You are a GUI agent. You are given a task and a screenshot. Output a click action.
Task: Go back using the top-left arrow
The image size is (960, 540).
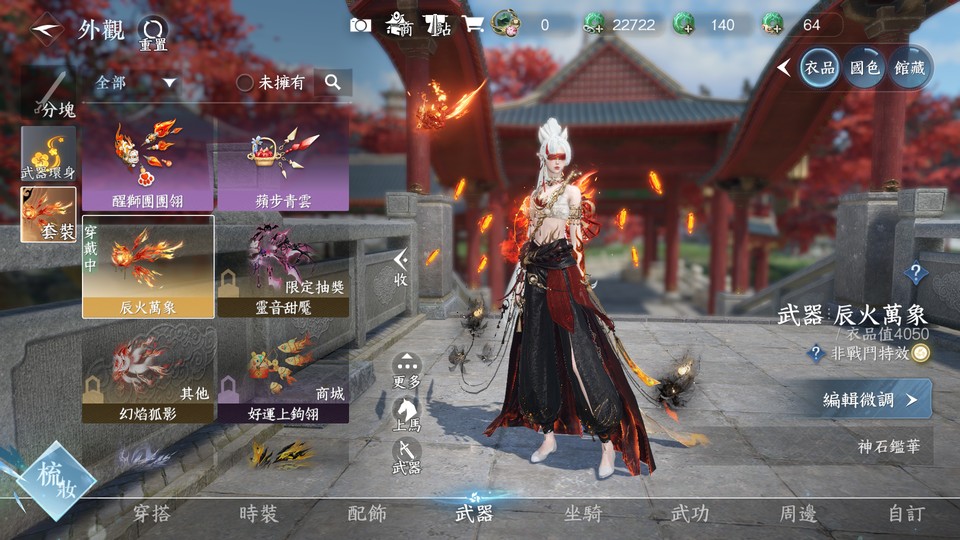(x=46, y=28)
